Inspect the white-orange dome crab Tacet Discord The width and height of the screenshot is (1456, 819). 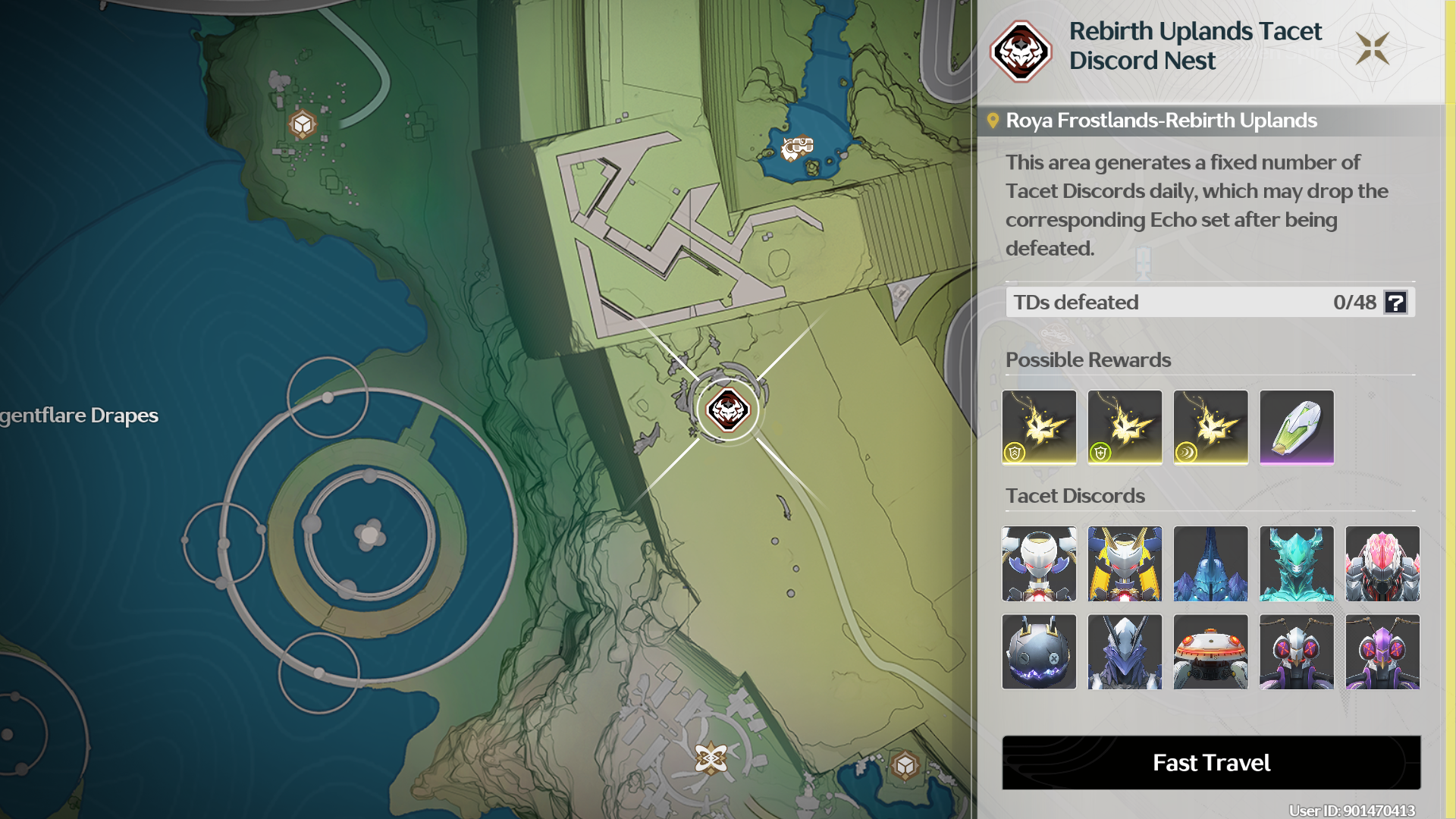(1210, 651)
